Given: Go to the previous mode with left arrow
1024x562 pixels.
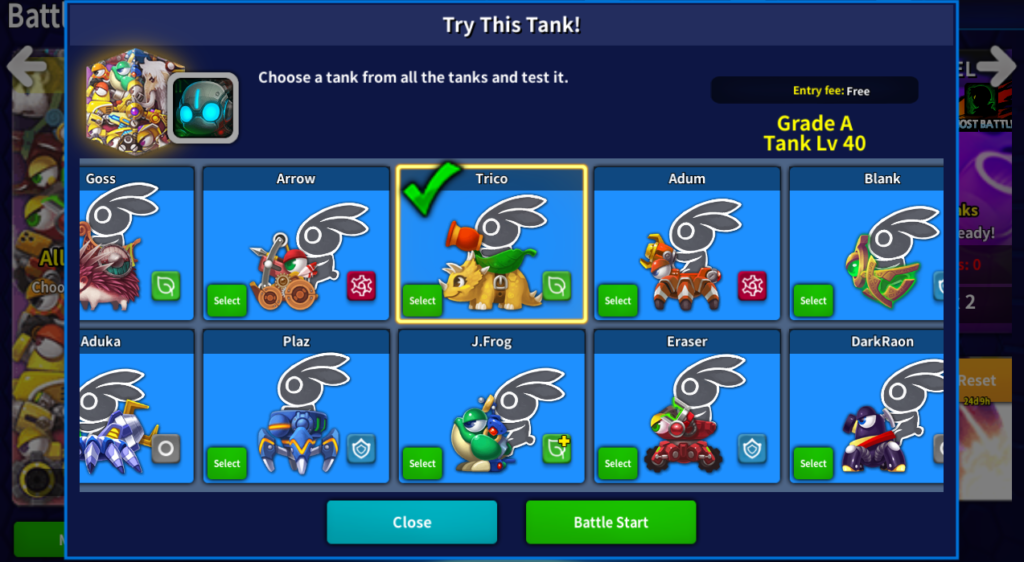Looking at the screenshot, I should click(x=27, y=67).
